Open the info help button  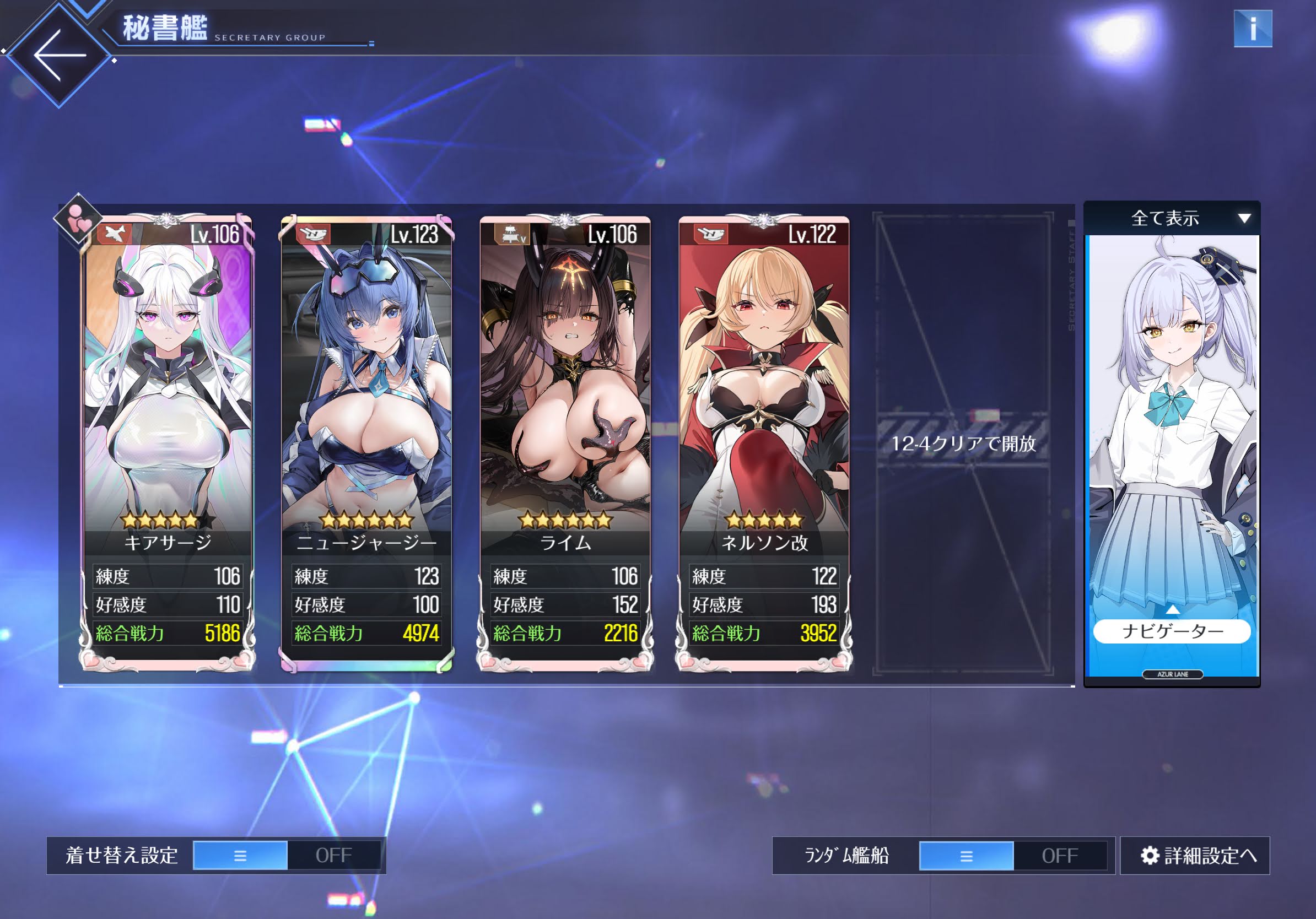coord(1253,29)
